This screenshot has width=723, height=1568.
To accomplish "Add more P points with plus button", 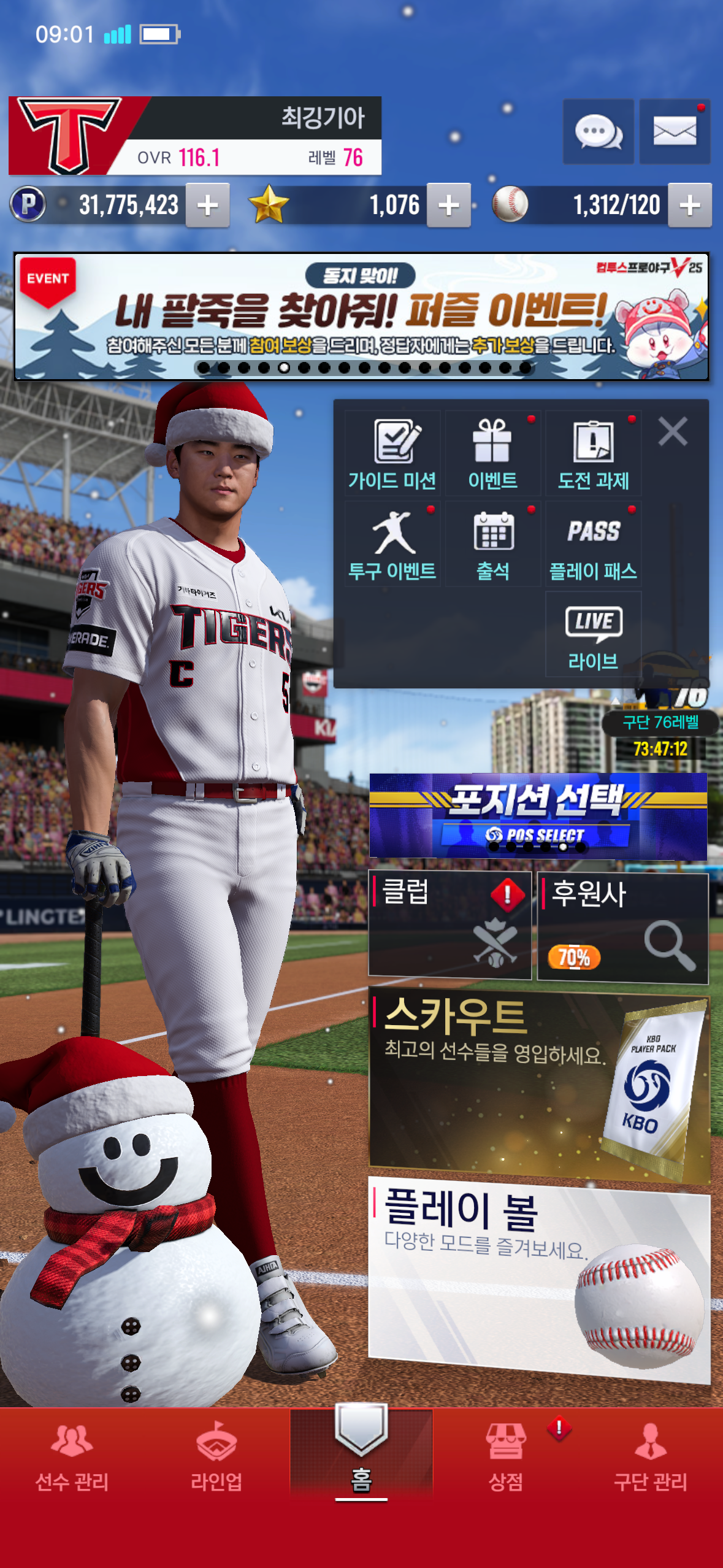I will 208,206.
